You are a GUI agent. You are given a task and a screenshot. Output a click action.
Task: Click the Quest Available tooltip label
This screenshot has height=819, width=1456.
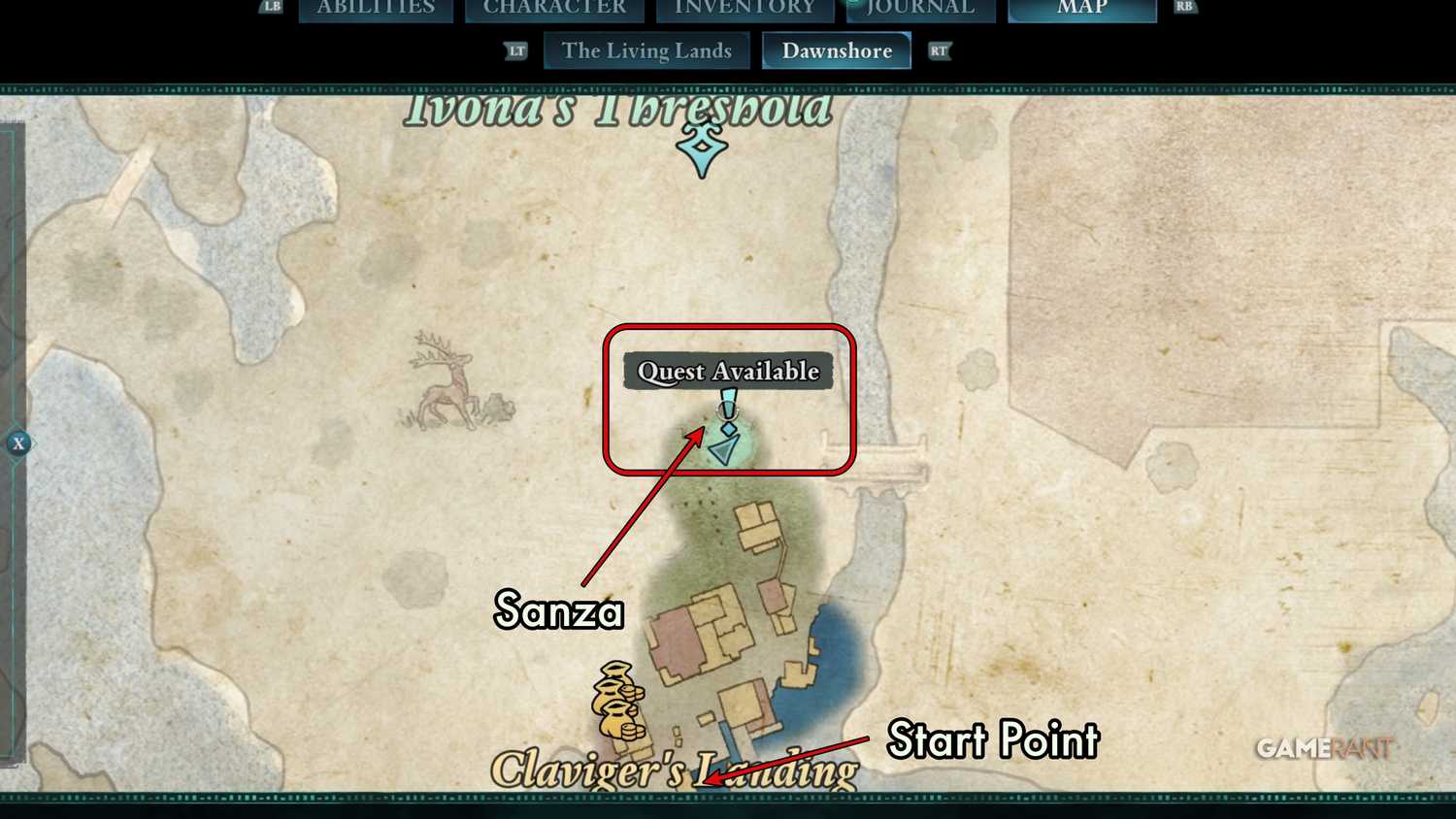click(x=727, y=371)
